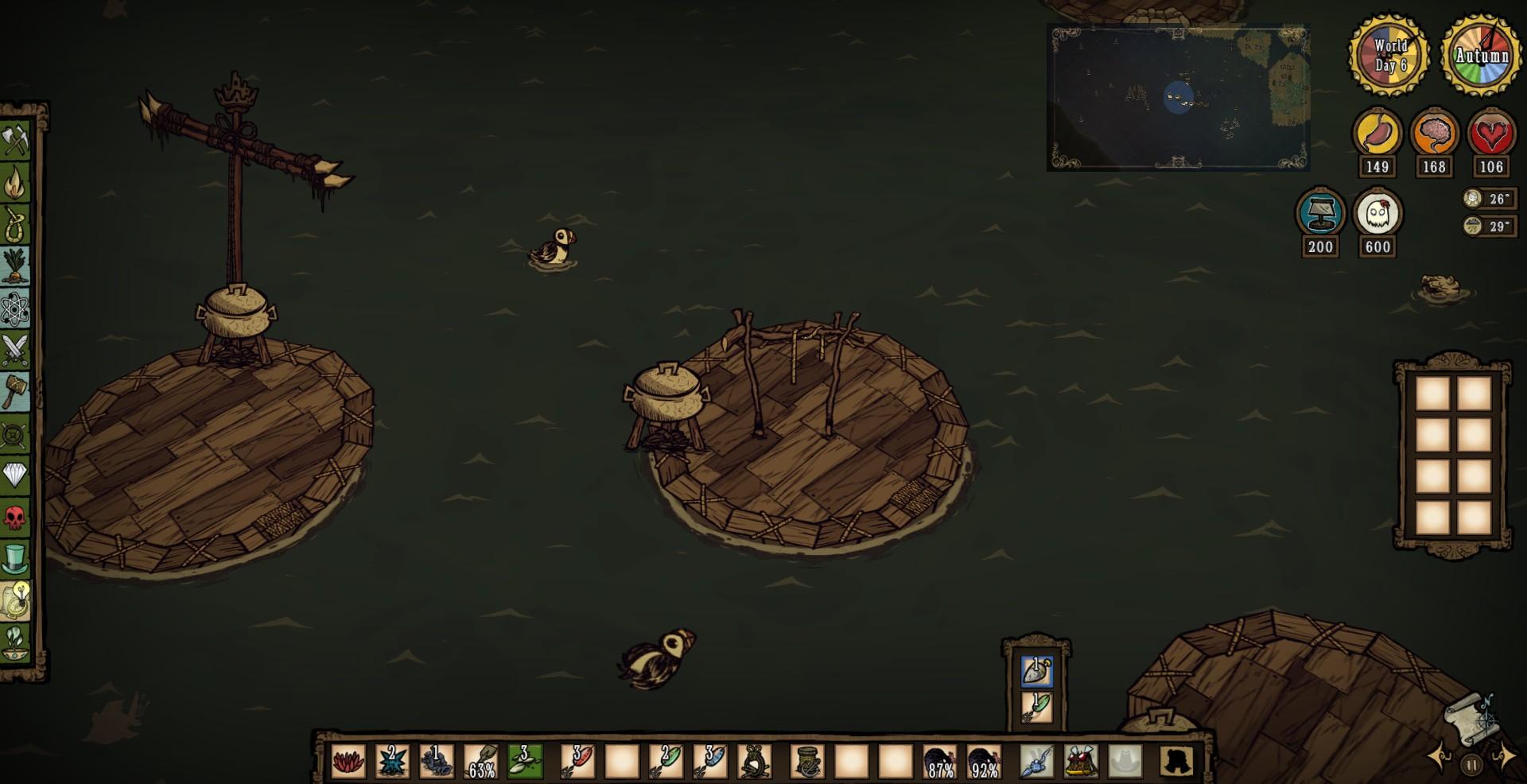Click the minimap in the top right
This screenshot has width=1527, height=784.
1178,98
